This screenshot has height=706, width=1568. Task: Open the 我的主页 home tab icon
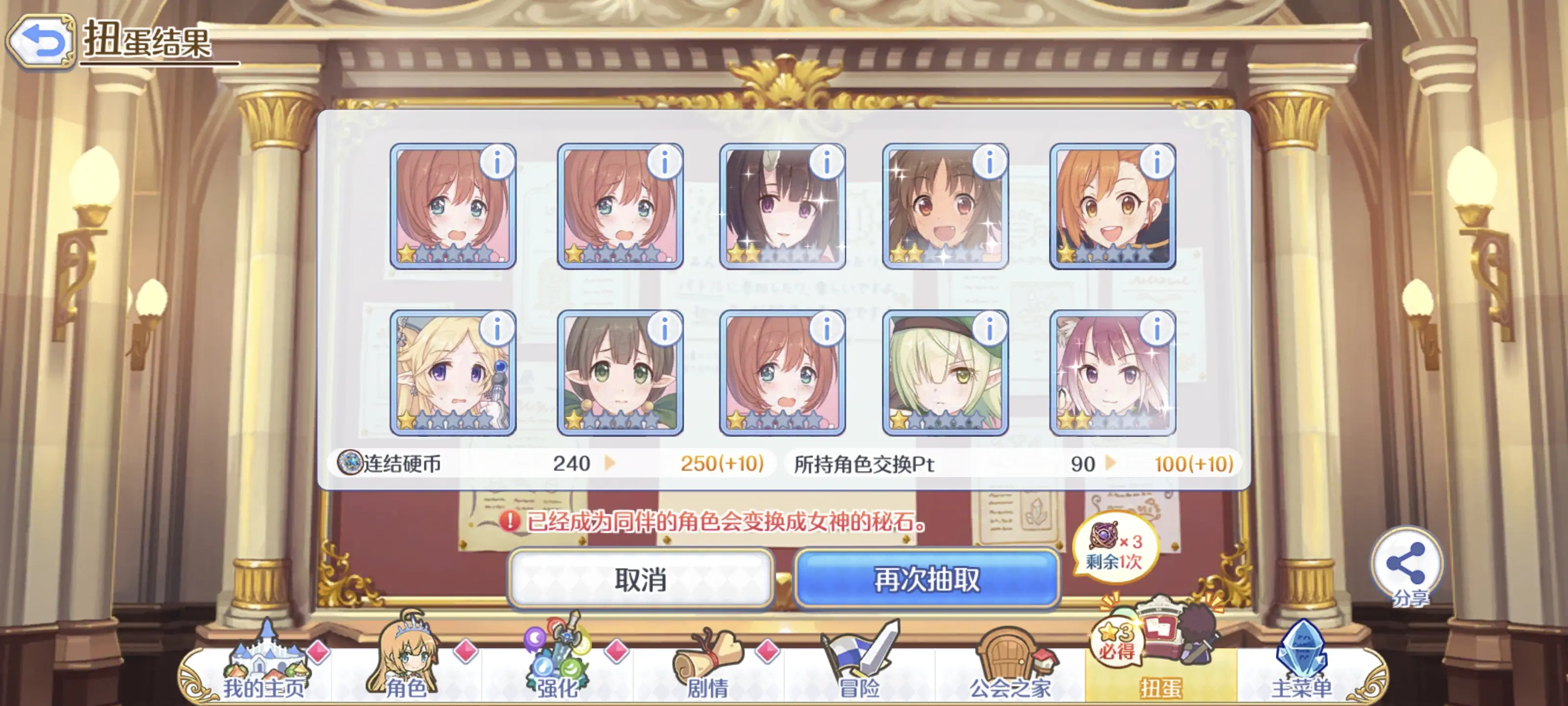click(267, 658)
